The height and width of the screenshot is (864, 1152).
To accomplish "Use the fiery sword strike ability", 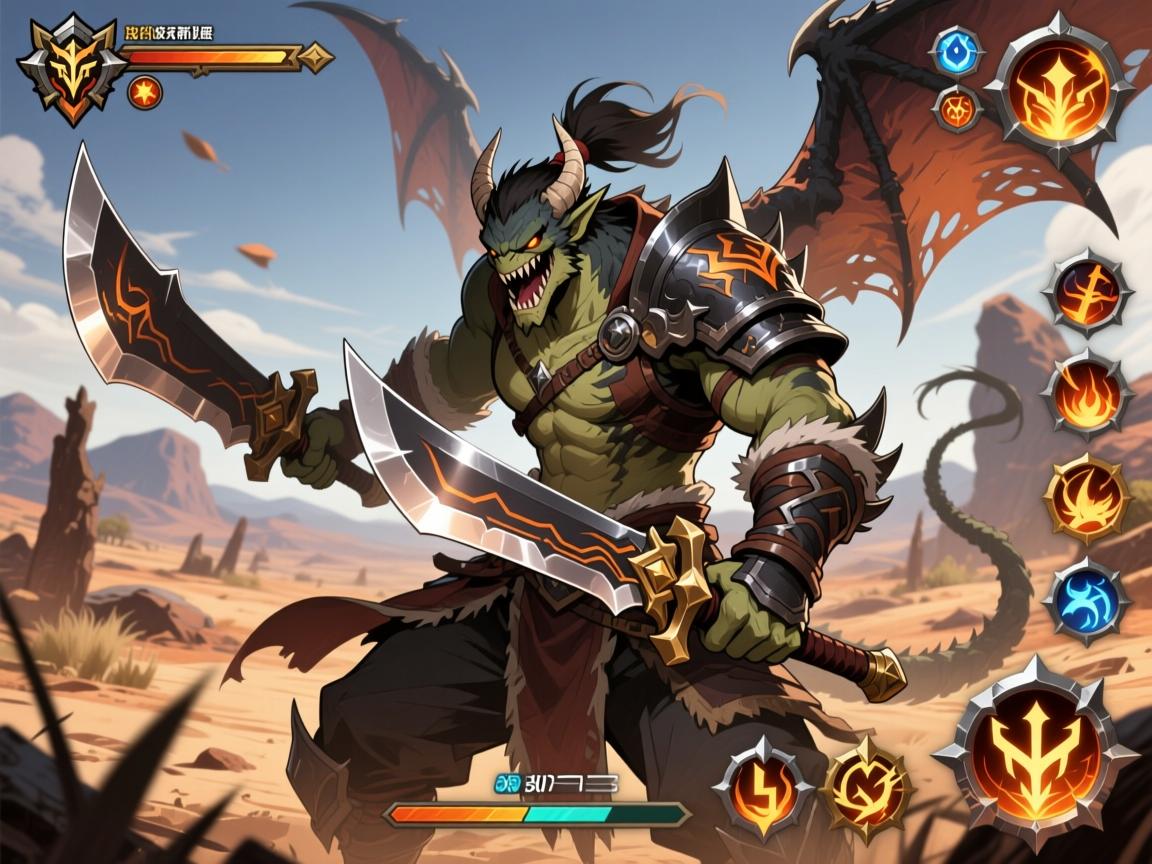I will coord(1086,294).
